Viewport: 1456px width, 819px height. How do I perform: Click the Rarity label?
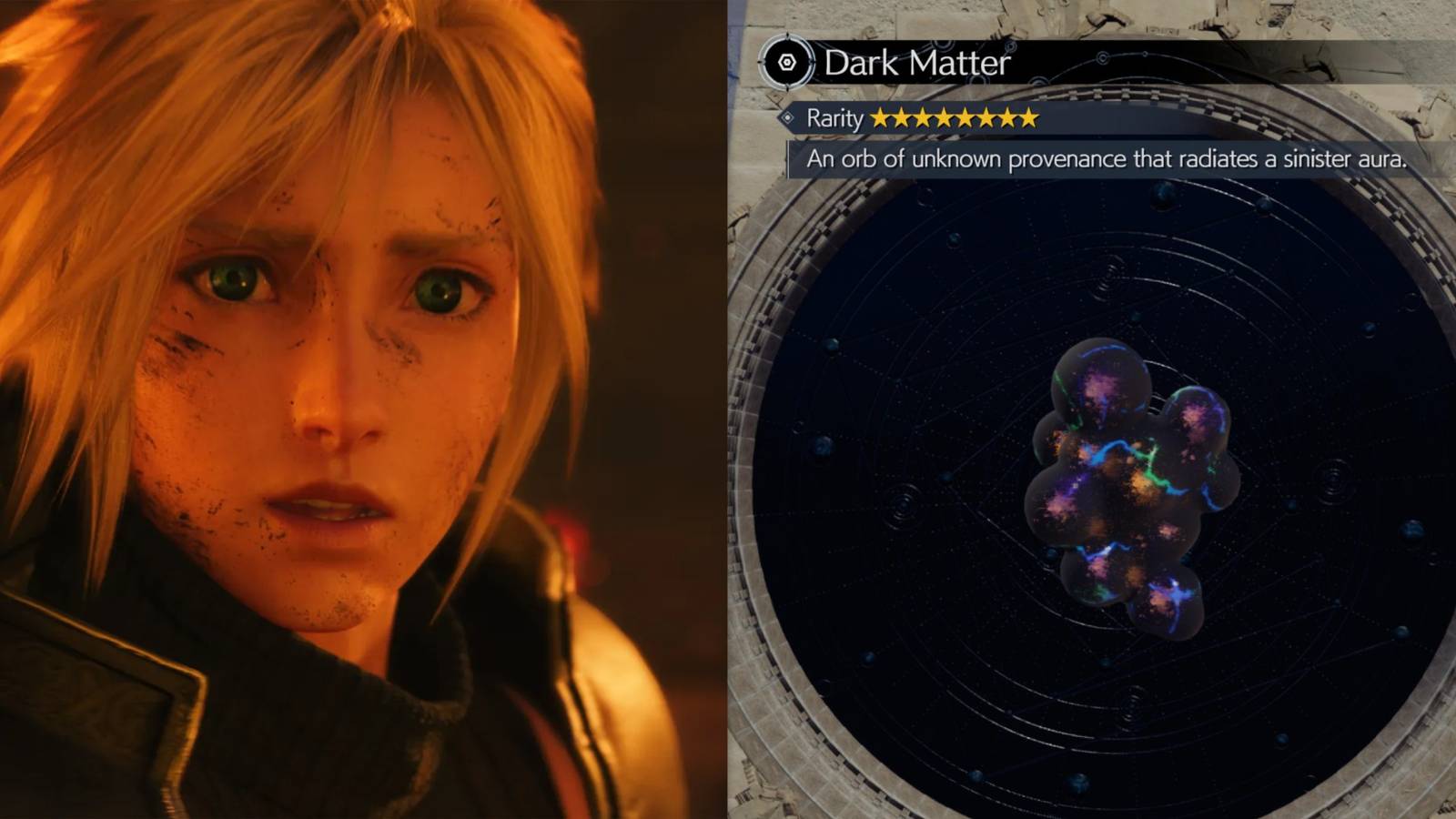click(834, 118)
